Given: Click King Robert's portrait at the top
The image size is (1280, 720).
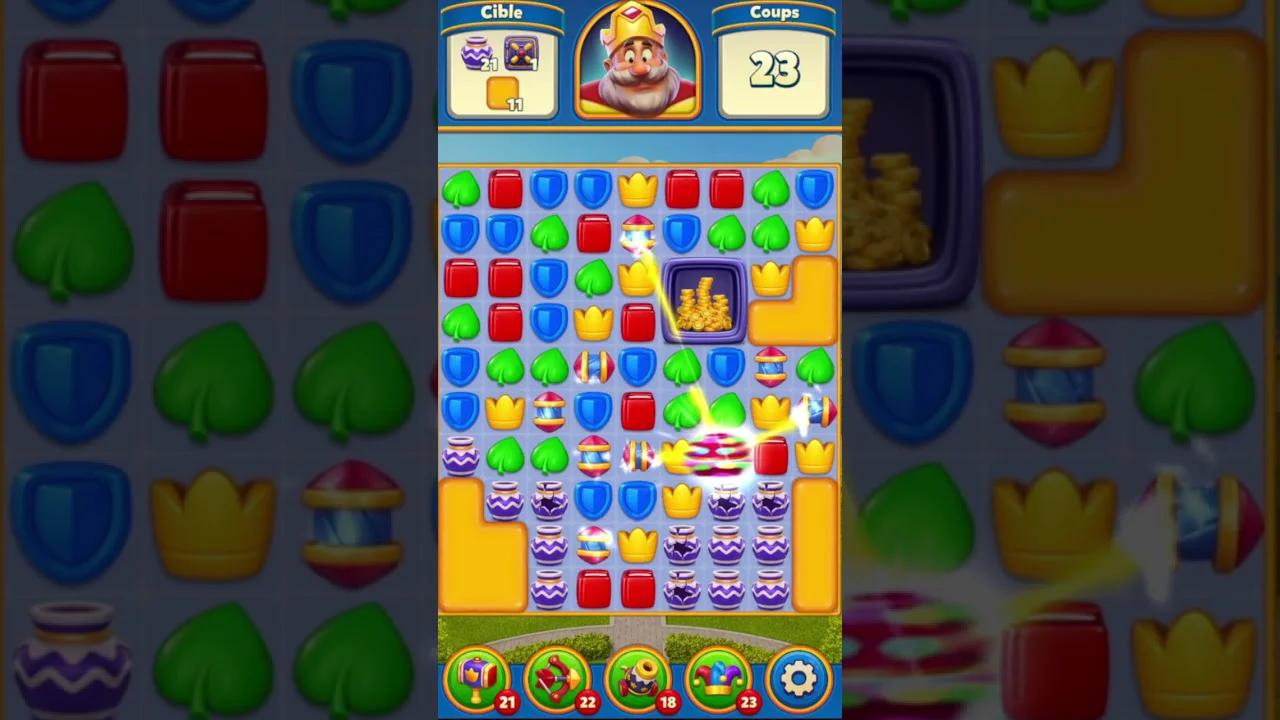Looking at the screenshot, I should [638, 60].
